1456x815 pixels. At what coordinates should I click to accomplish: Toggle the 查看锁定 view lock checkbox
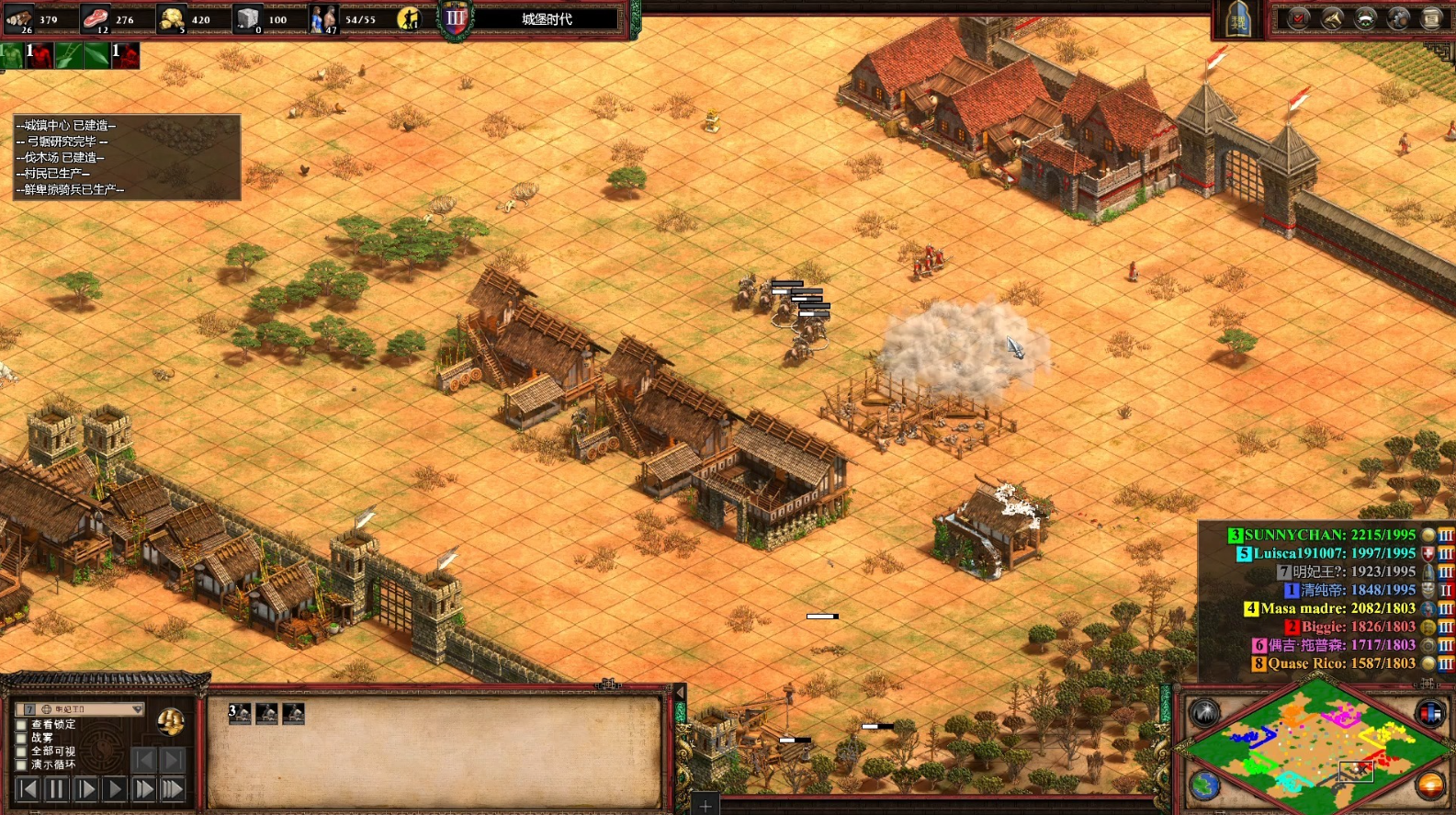pos(21,724)
